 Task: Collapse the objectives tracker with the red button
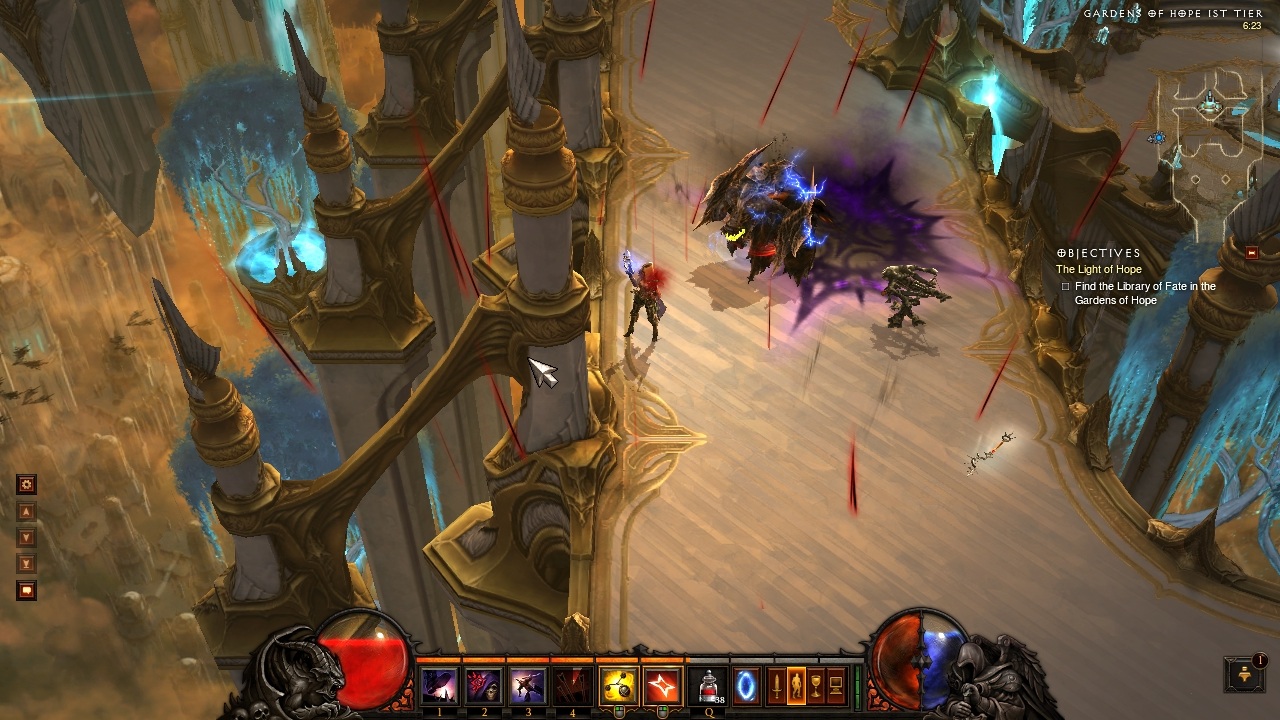click(x=1252, y=253)
